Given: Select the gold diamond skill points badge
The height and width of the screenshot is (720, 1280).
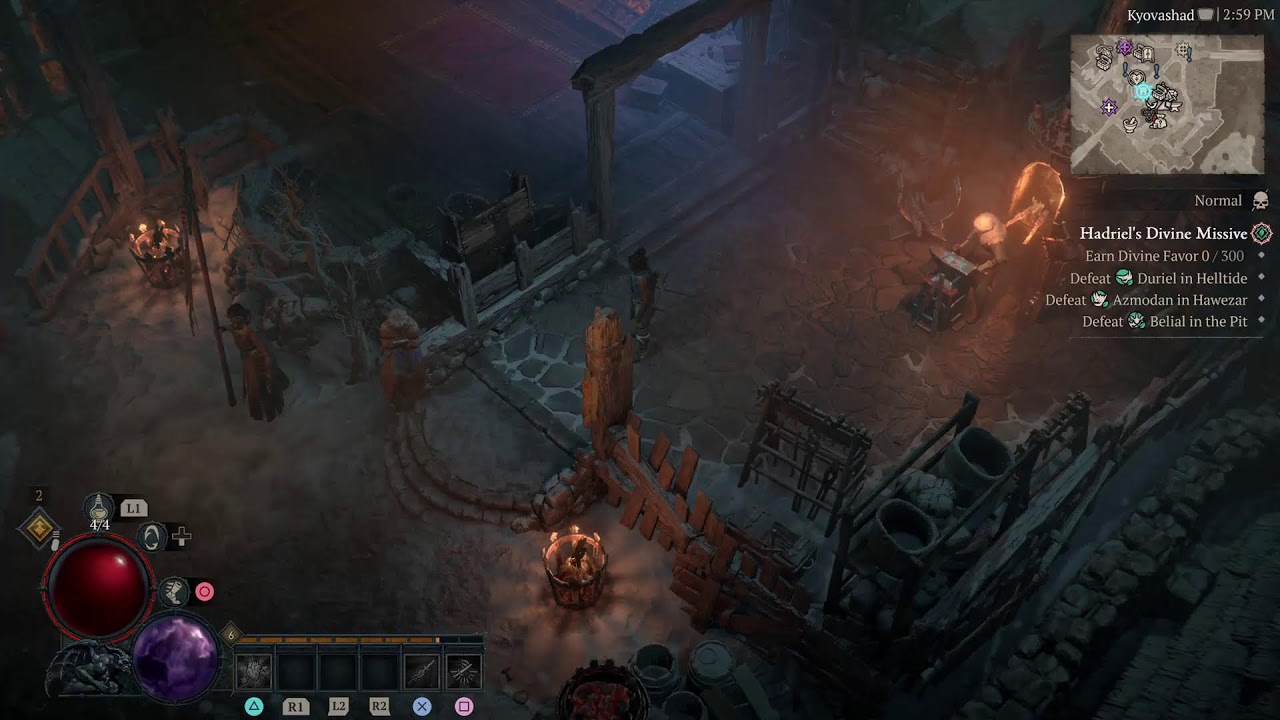Looking at the screenshot, I should click(x=39, y=527).
